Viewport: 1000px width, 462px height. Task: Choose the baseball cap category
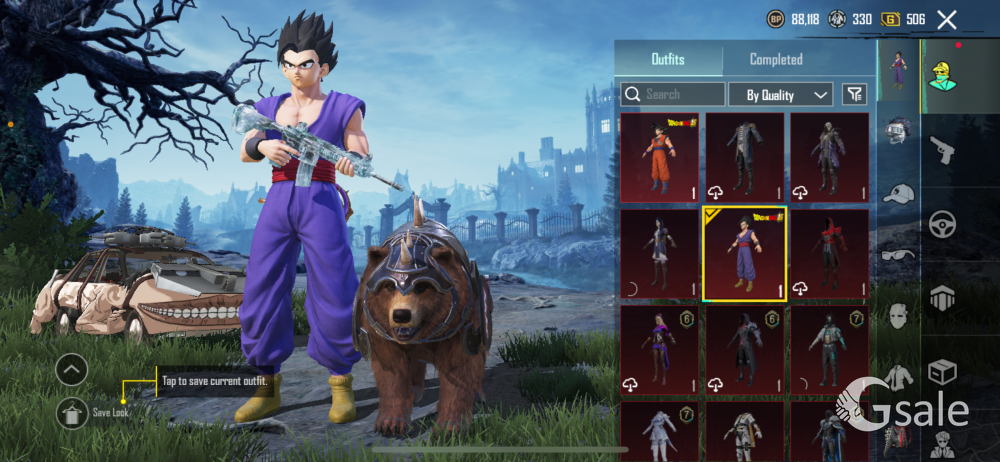pos(898,193)
